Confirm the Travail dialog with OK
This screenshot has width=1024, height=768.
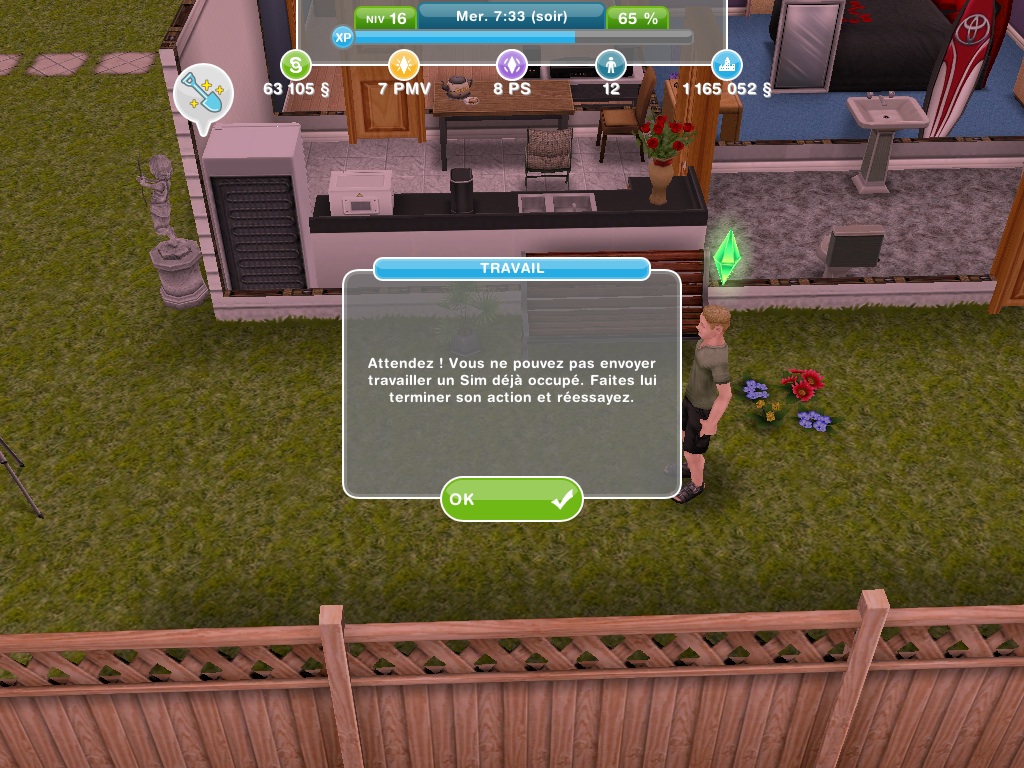click(x=511, y=498)
